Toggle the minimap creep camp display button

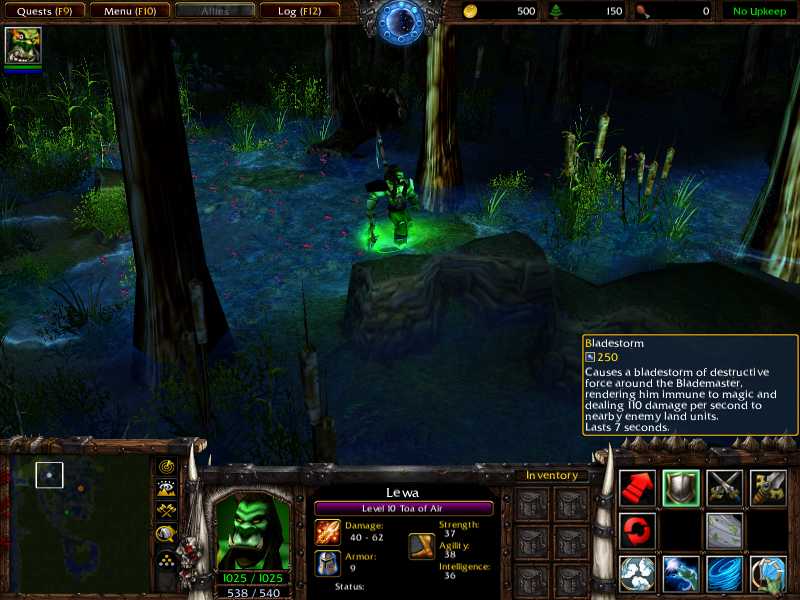click(166, 533)
